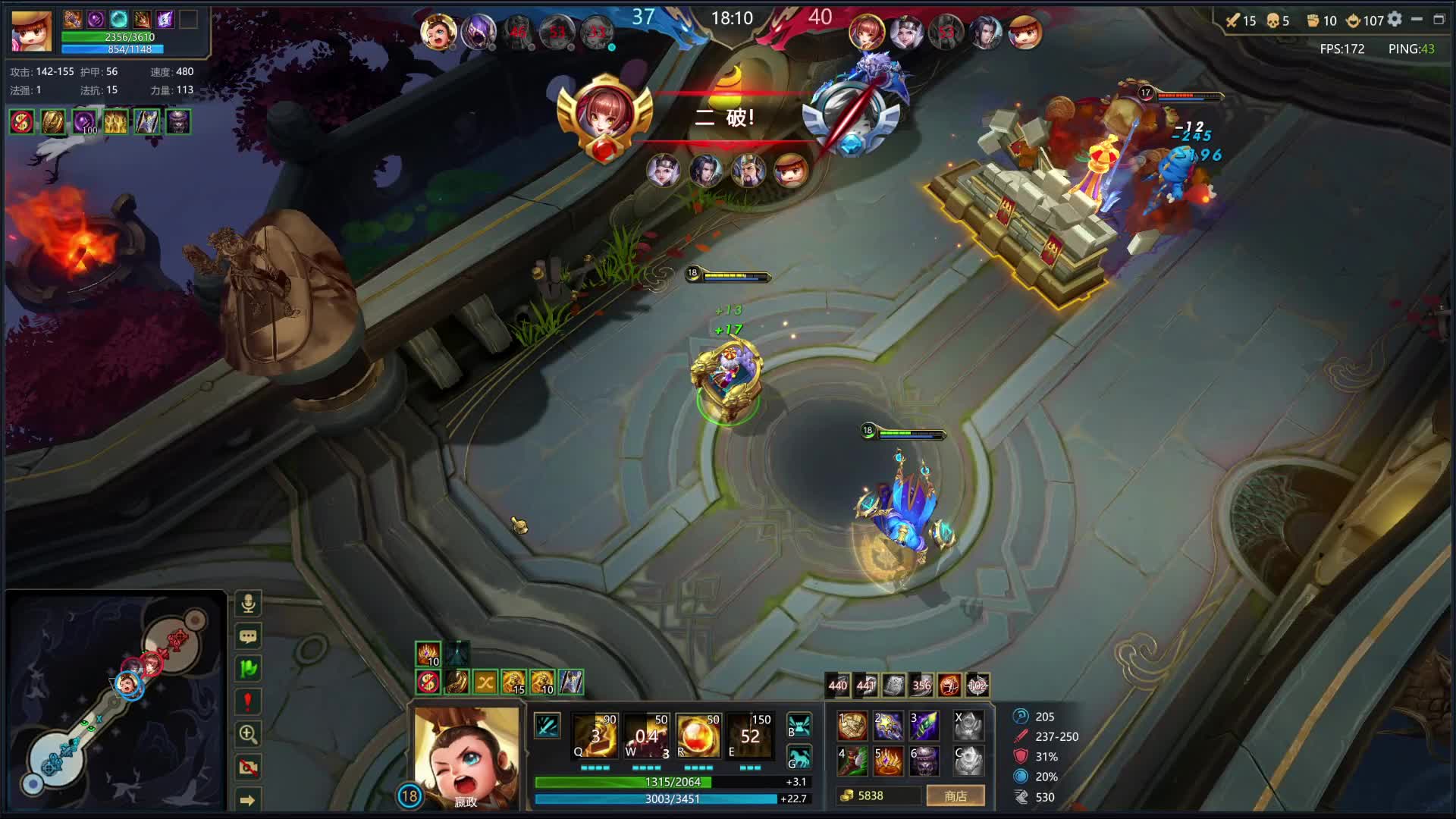Minimize the game window
Screen dimensions: 1456x819
1417,20
